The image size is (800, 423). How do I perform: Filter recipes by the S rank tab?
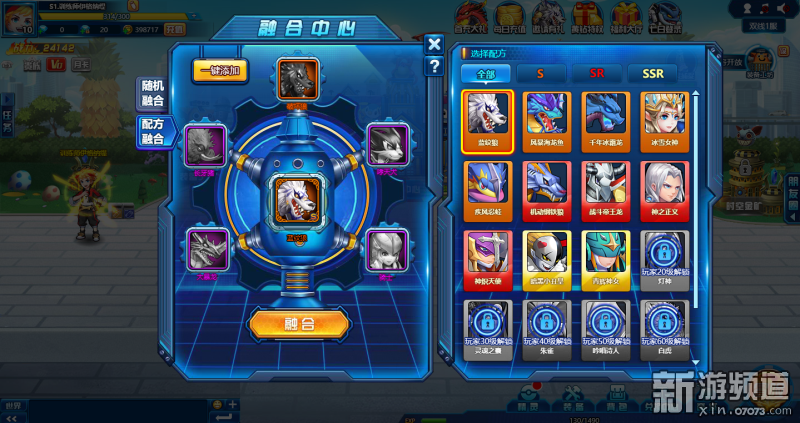coord(540,73)
